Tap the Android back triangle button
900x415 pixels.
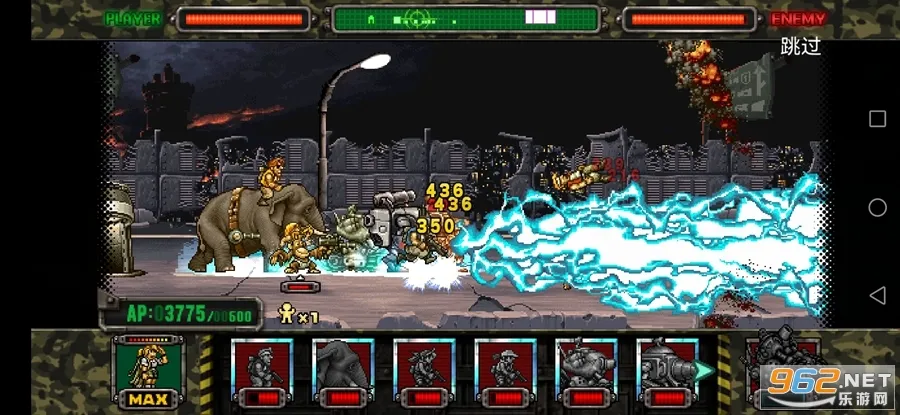tap(877, 295)
